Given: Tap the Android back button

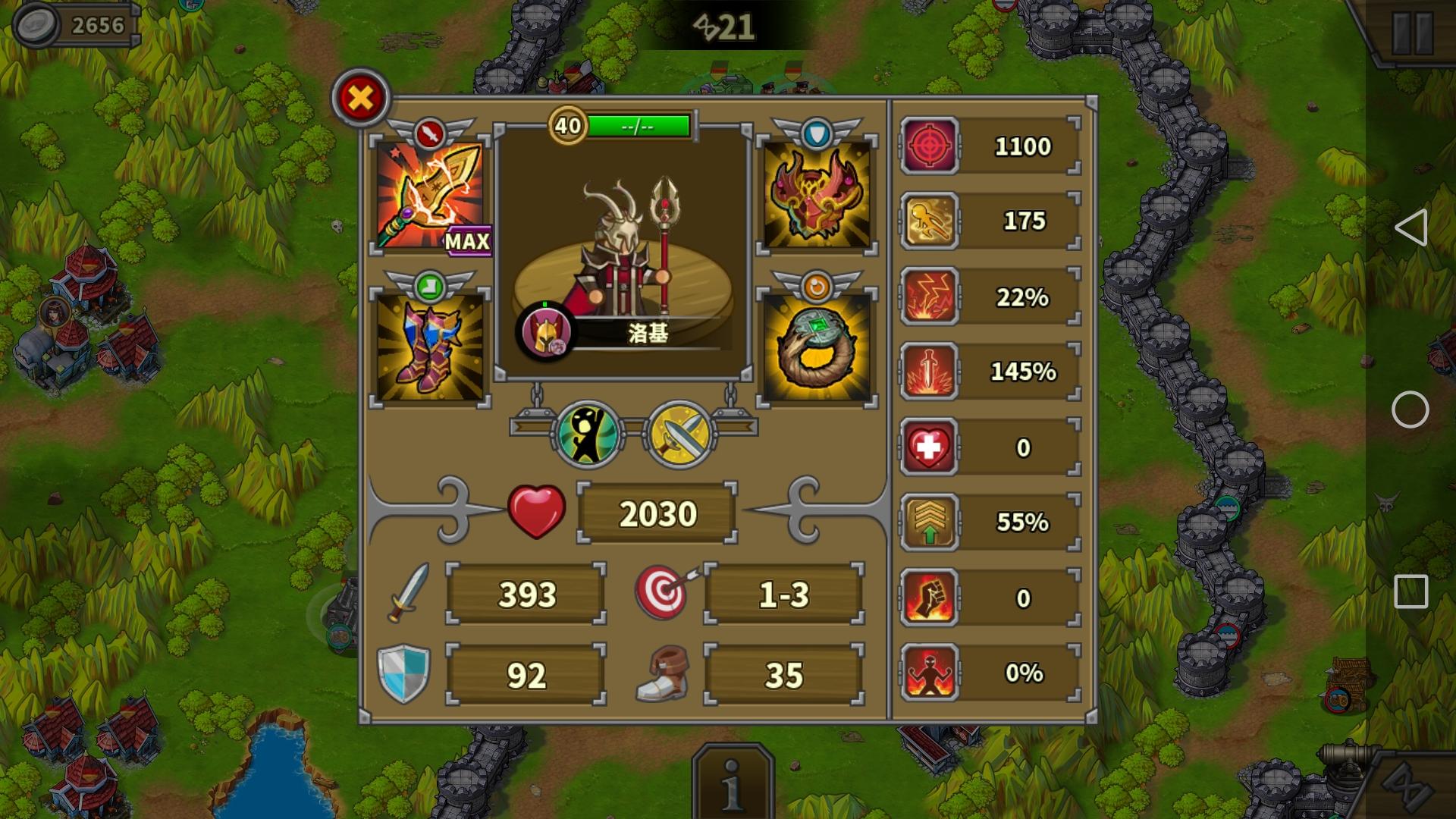Looking at the screenshot, I should (x=1410, y=227).
